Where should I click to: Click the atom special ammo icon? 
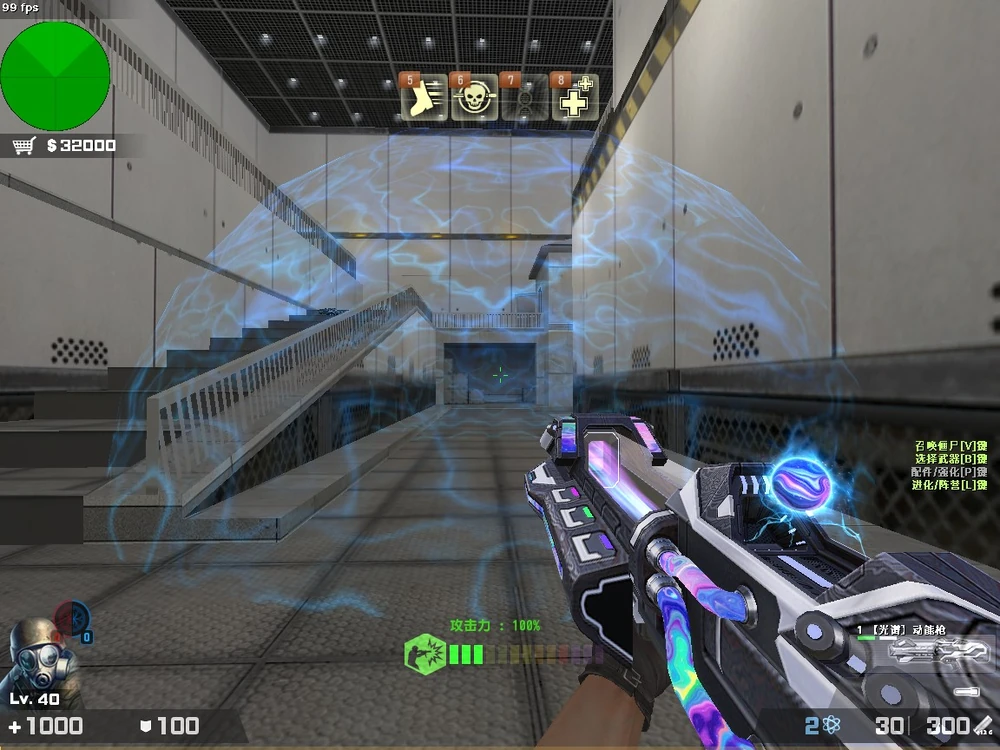pyautogui.click(x=831, y=726)
